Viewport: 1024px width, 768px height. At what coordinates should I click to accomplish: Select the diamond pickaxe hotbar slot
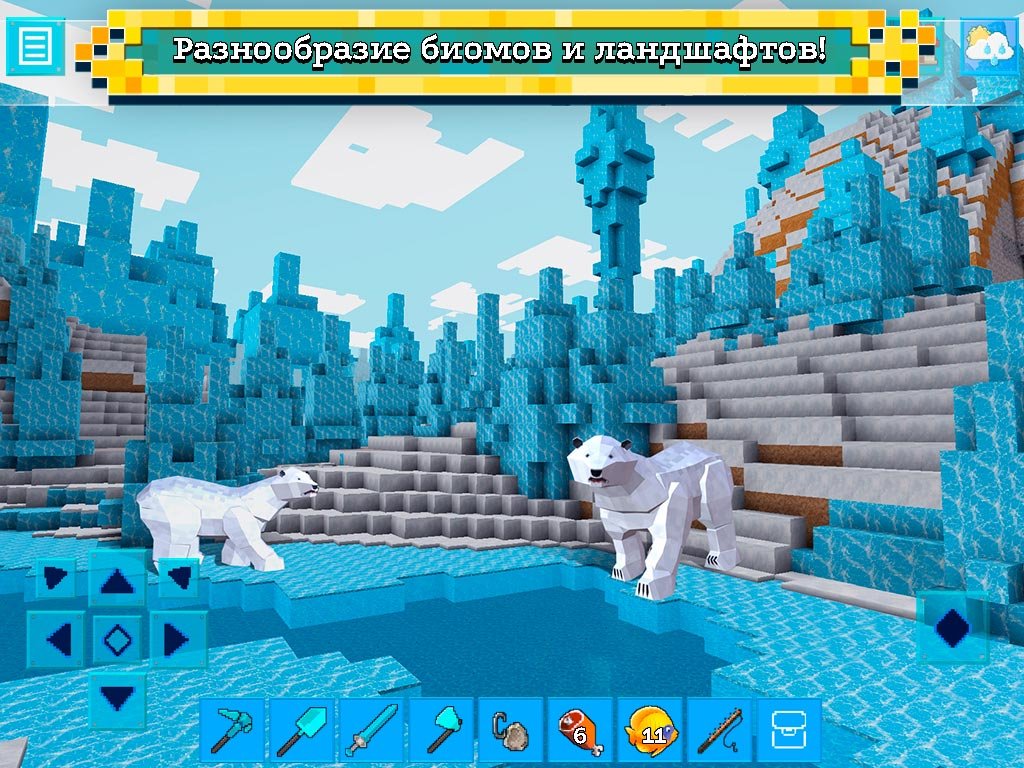[x=232, y=731]
